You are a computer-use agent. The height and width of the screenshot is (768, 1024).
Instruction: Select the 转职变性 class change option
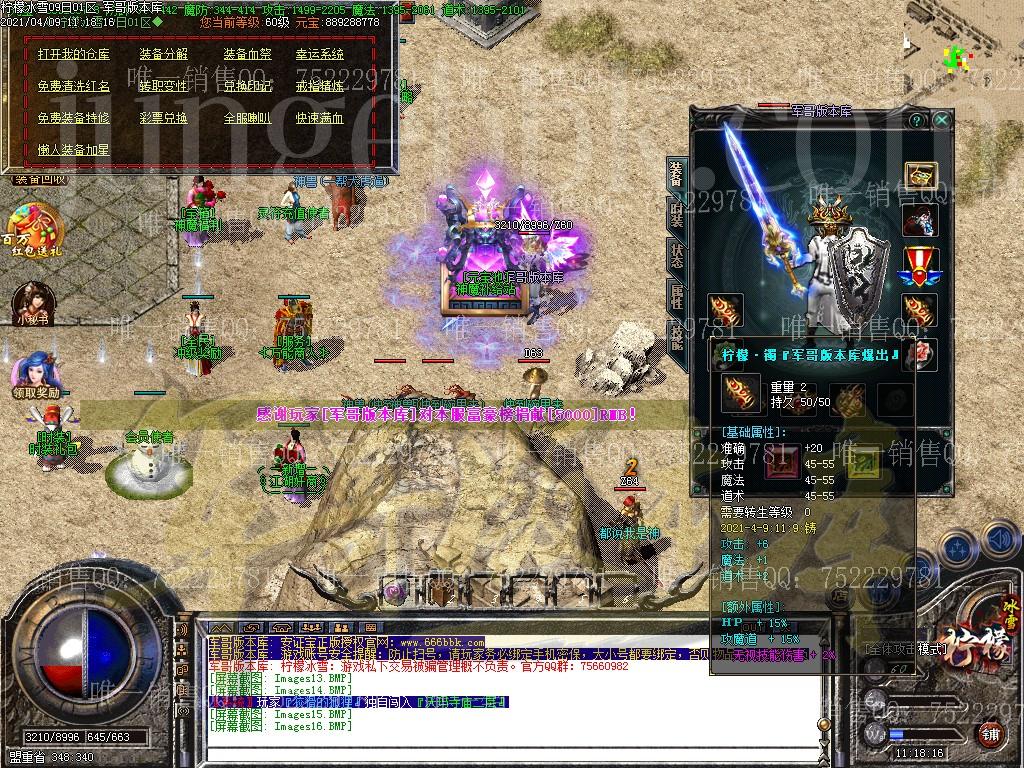coord(163,86)
